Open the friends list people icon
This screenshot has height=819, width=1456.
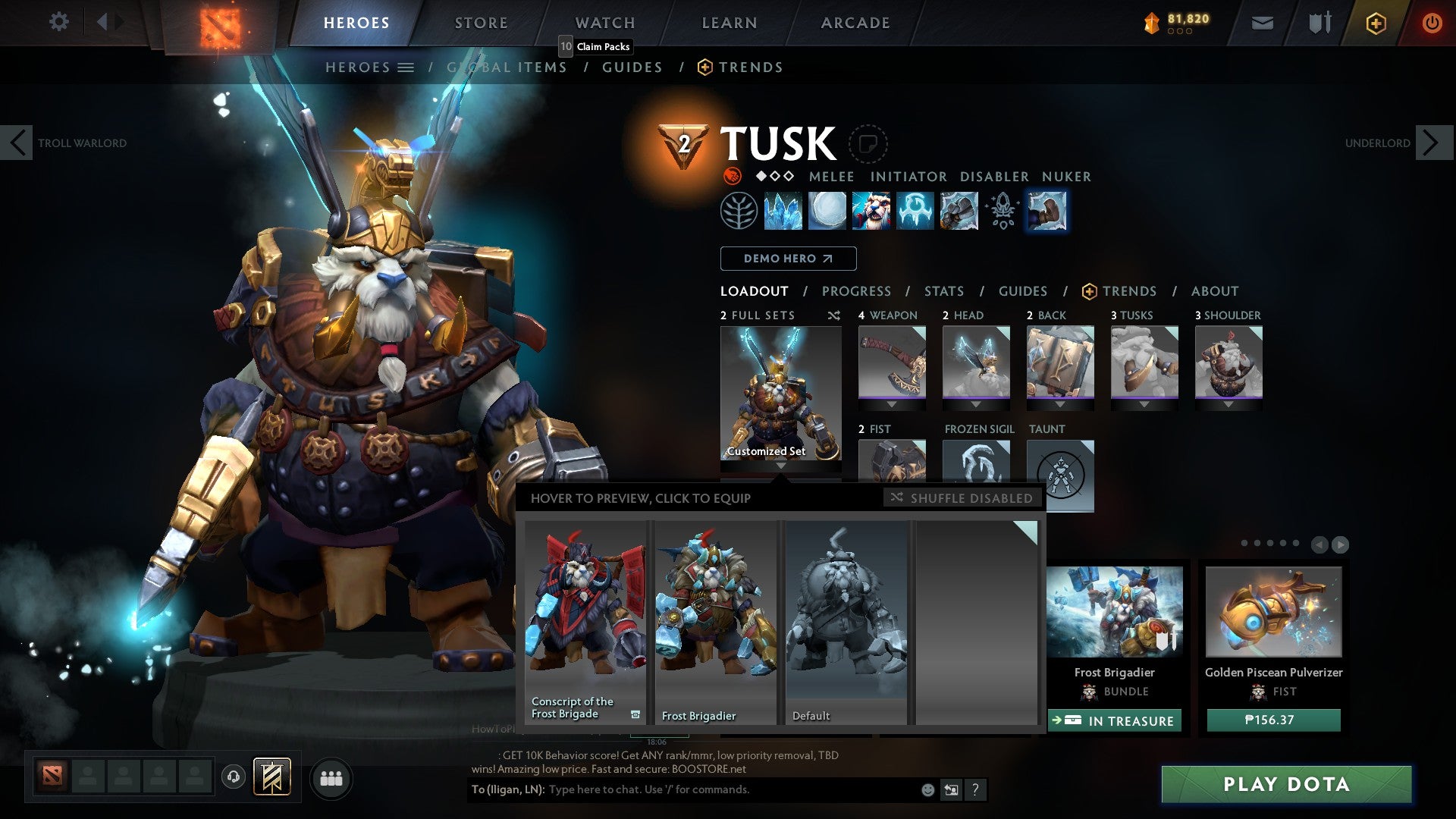point(331,777)
